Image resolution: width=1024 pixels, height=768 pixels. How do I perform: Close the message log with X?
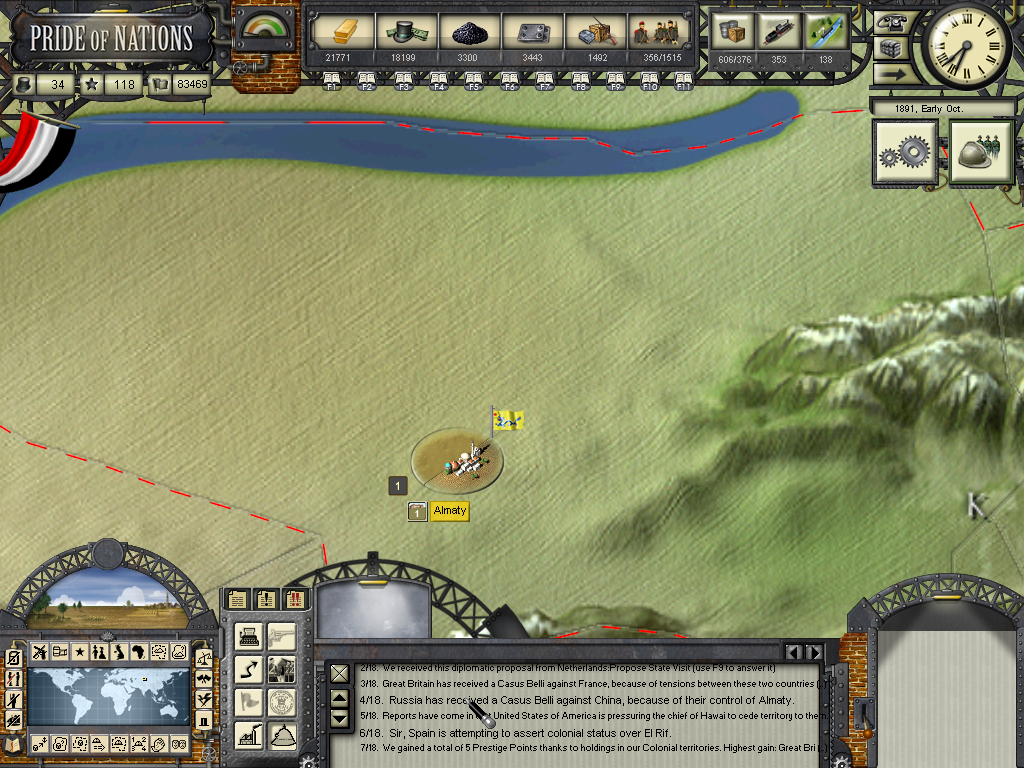tap(340, 673)
